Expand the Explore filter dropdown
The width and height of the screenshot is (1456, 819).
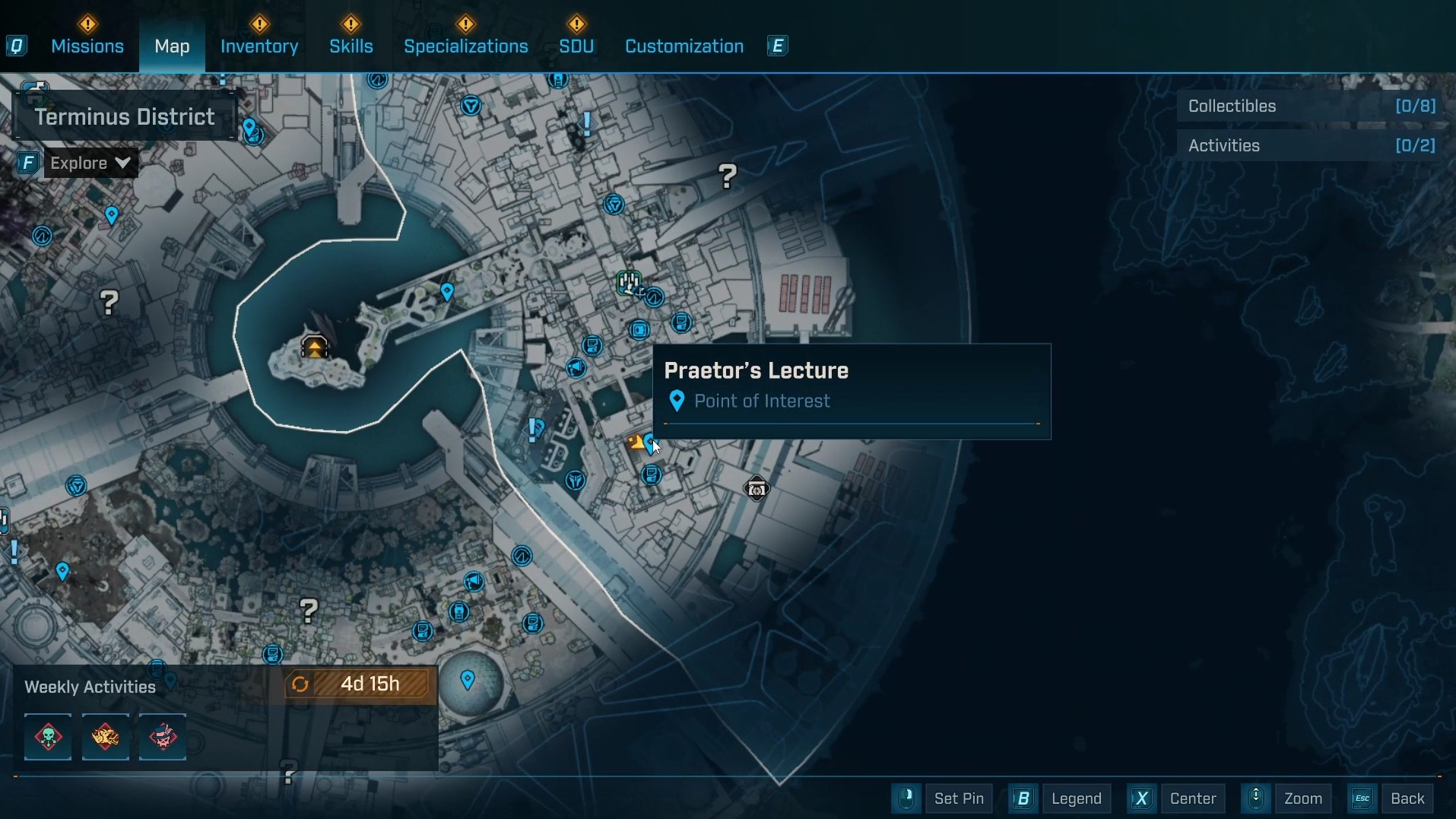[90, 163]
